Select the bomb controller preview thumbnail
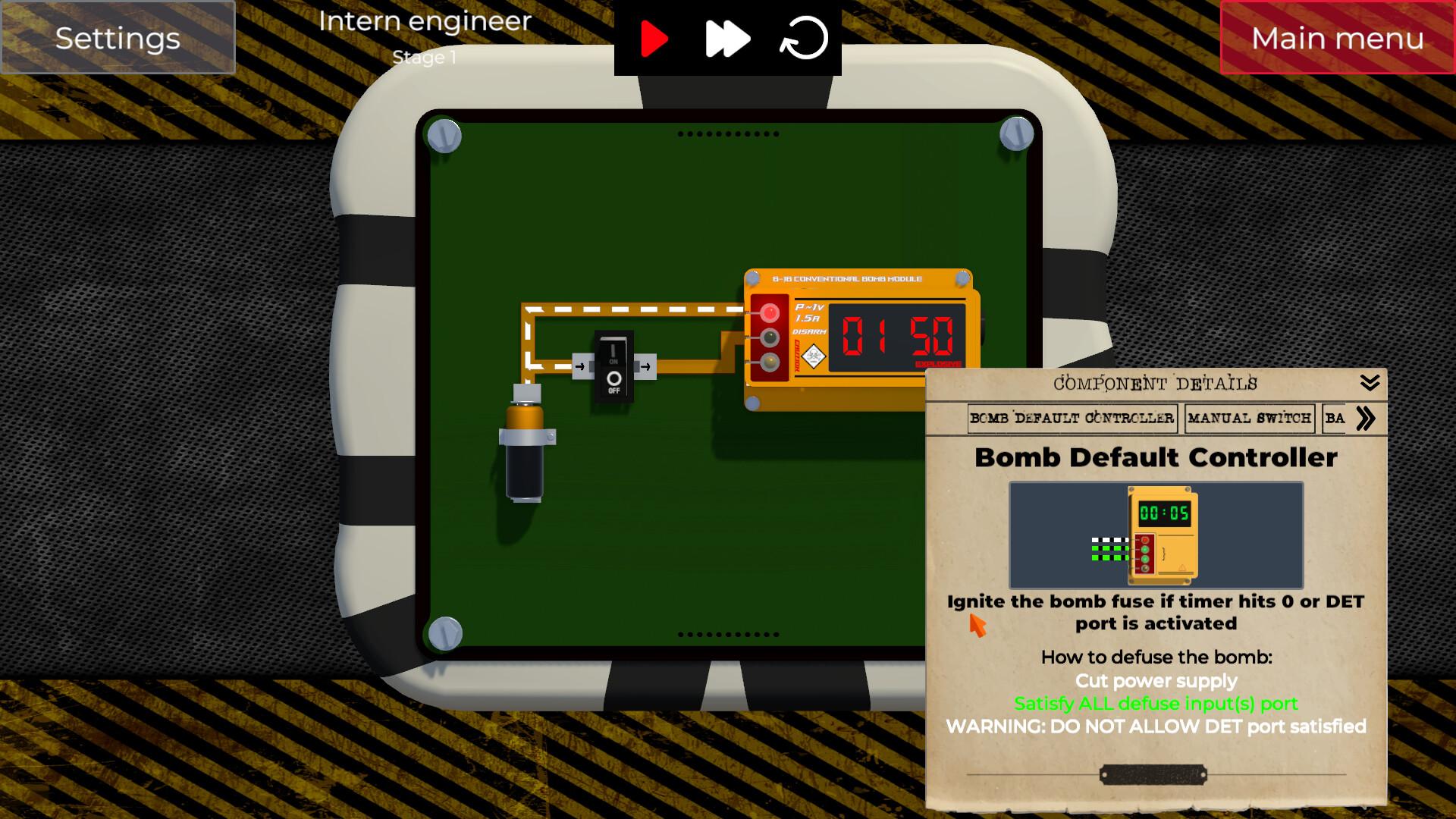 coord(1156,535)
